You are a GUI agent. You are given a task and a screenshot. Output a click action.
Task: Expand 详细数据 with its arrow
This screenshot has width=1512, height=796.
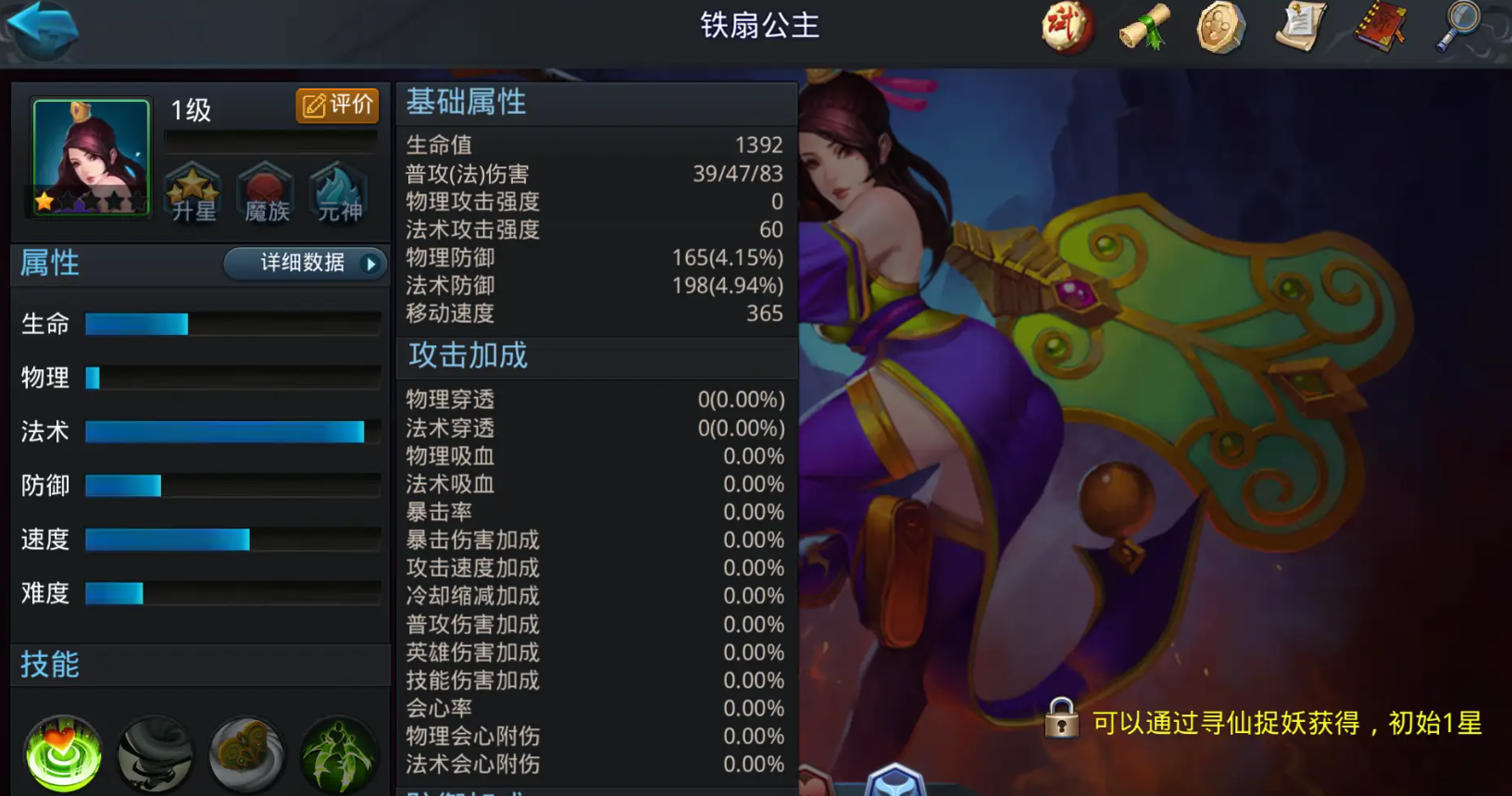pyautogui.click(x=304, y=265)
